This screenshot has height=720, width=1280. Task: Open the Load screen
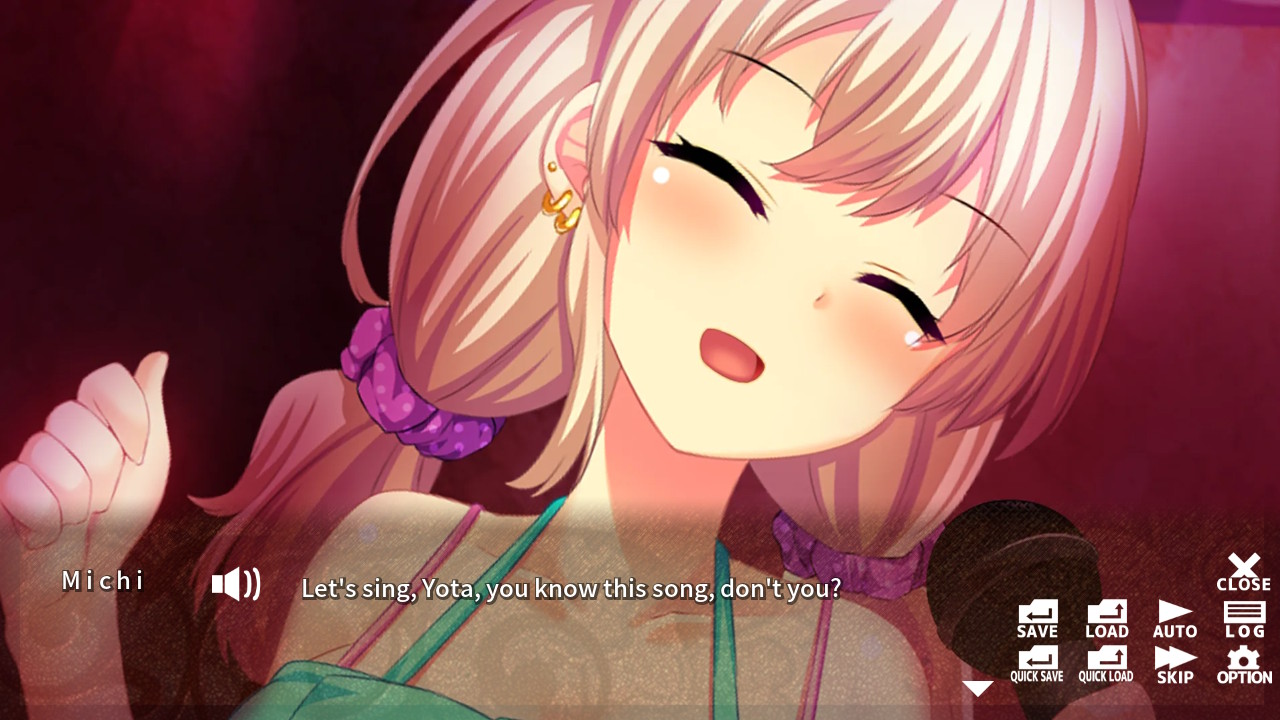[1106, 614]
